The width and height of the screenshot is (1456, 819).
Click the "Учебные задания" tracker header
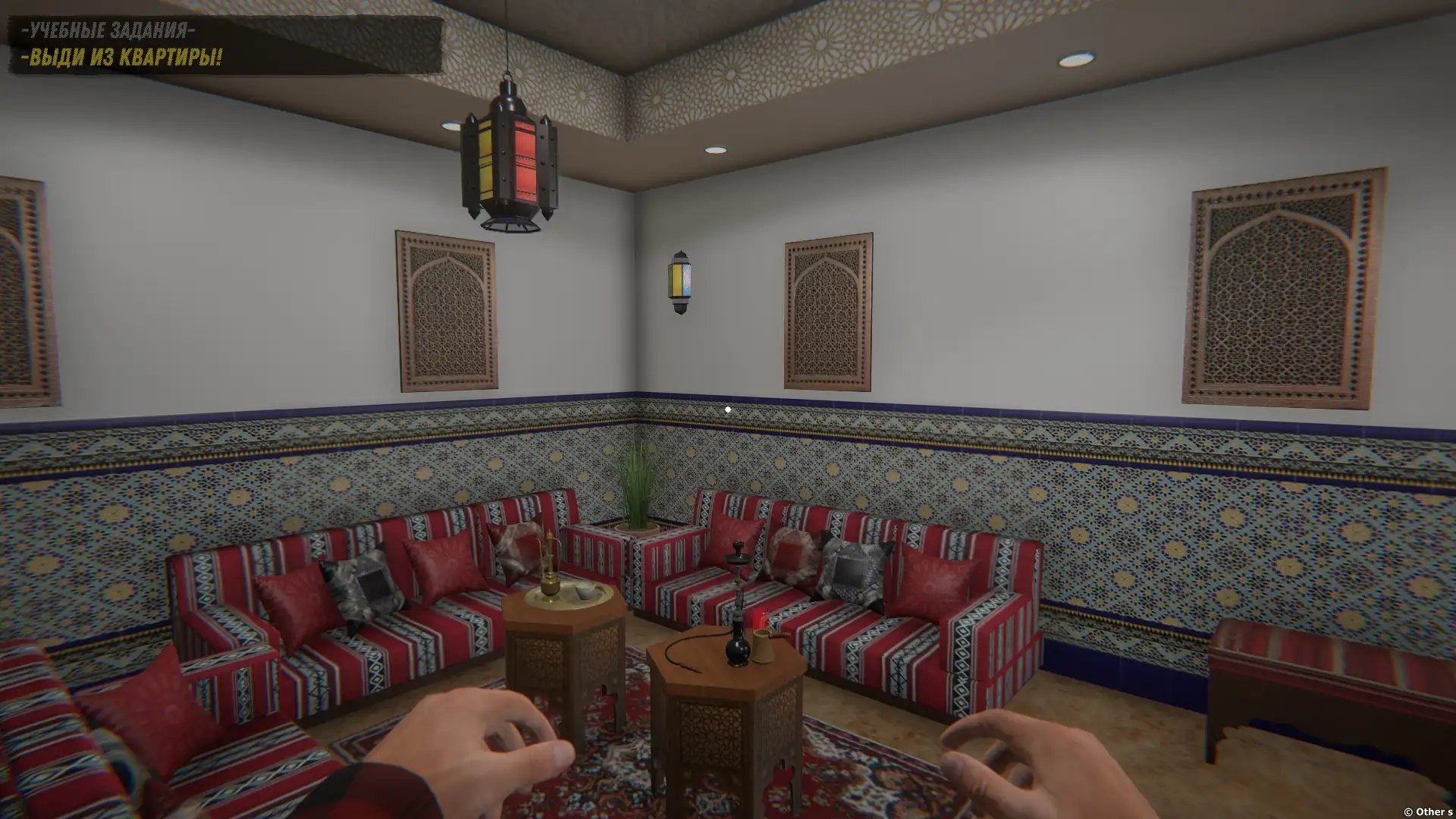coord(108,30)
